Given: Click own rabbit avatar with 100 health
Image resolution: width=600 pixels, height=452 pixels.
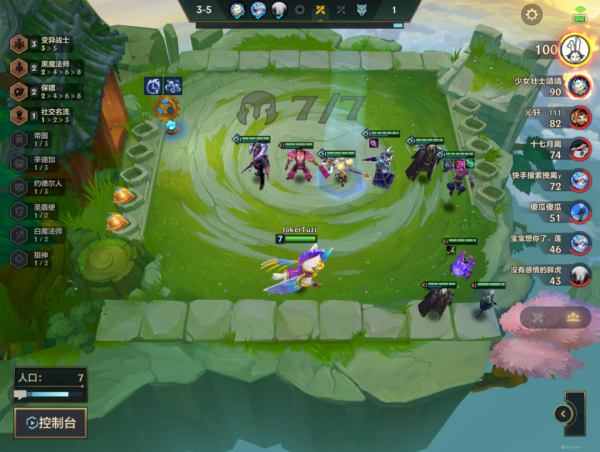Looking at the screenshot, I should tap(574, 48).
